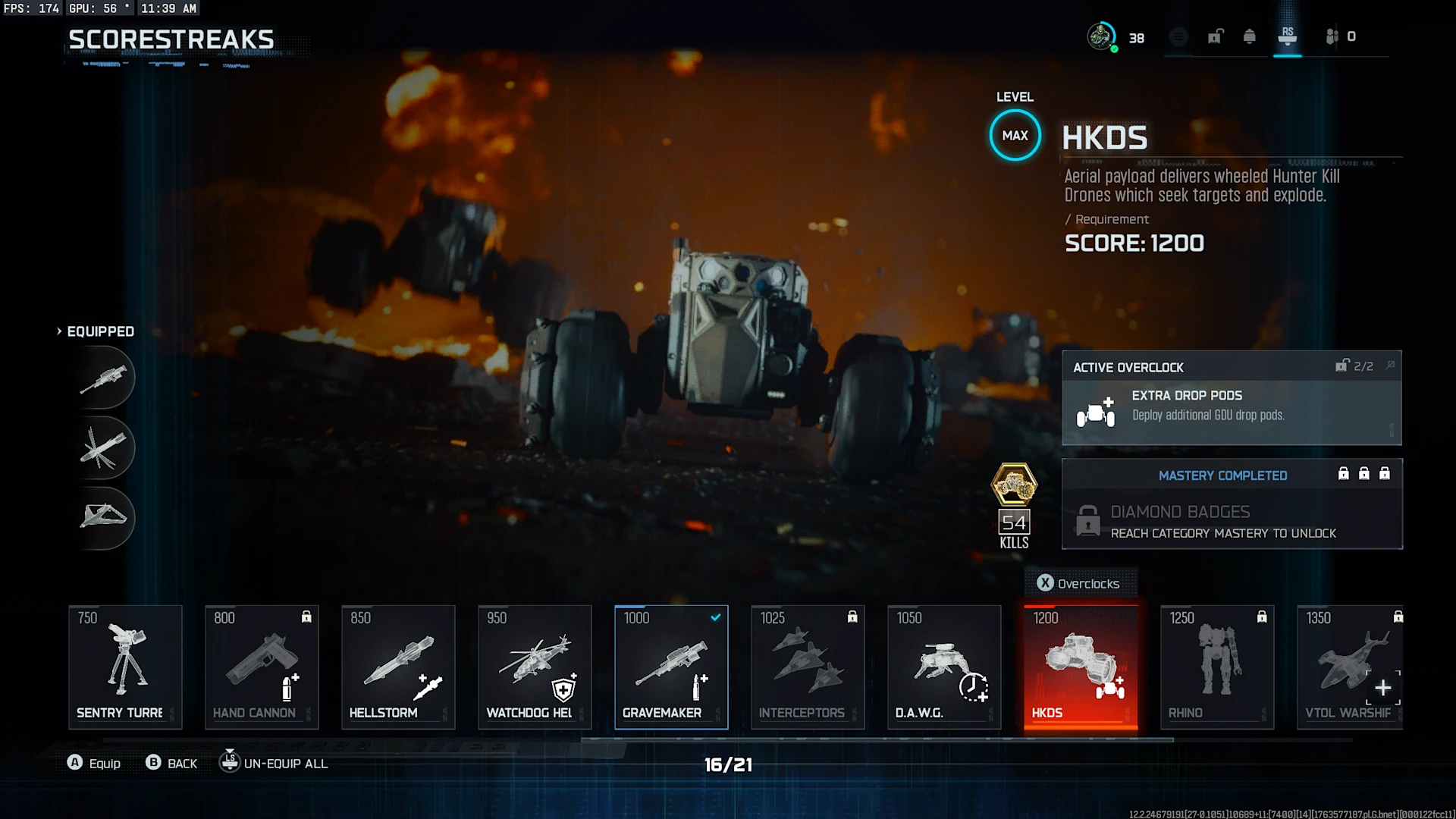The width and height of the screenshot is (1456, 819).
Task: Choose the locked Interceptors scorestreak
Action: coord(808,667)
